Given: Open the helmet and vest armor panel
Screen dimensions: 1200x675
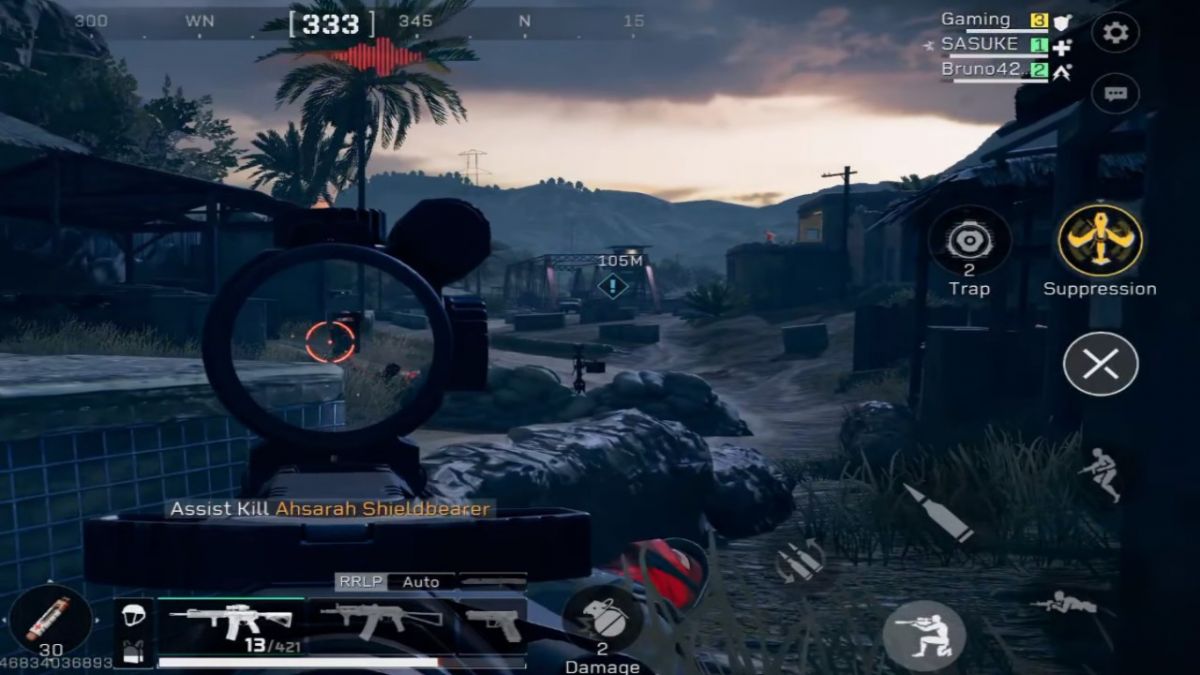Looking at the screenshot, I should tap(133, 632).
